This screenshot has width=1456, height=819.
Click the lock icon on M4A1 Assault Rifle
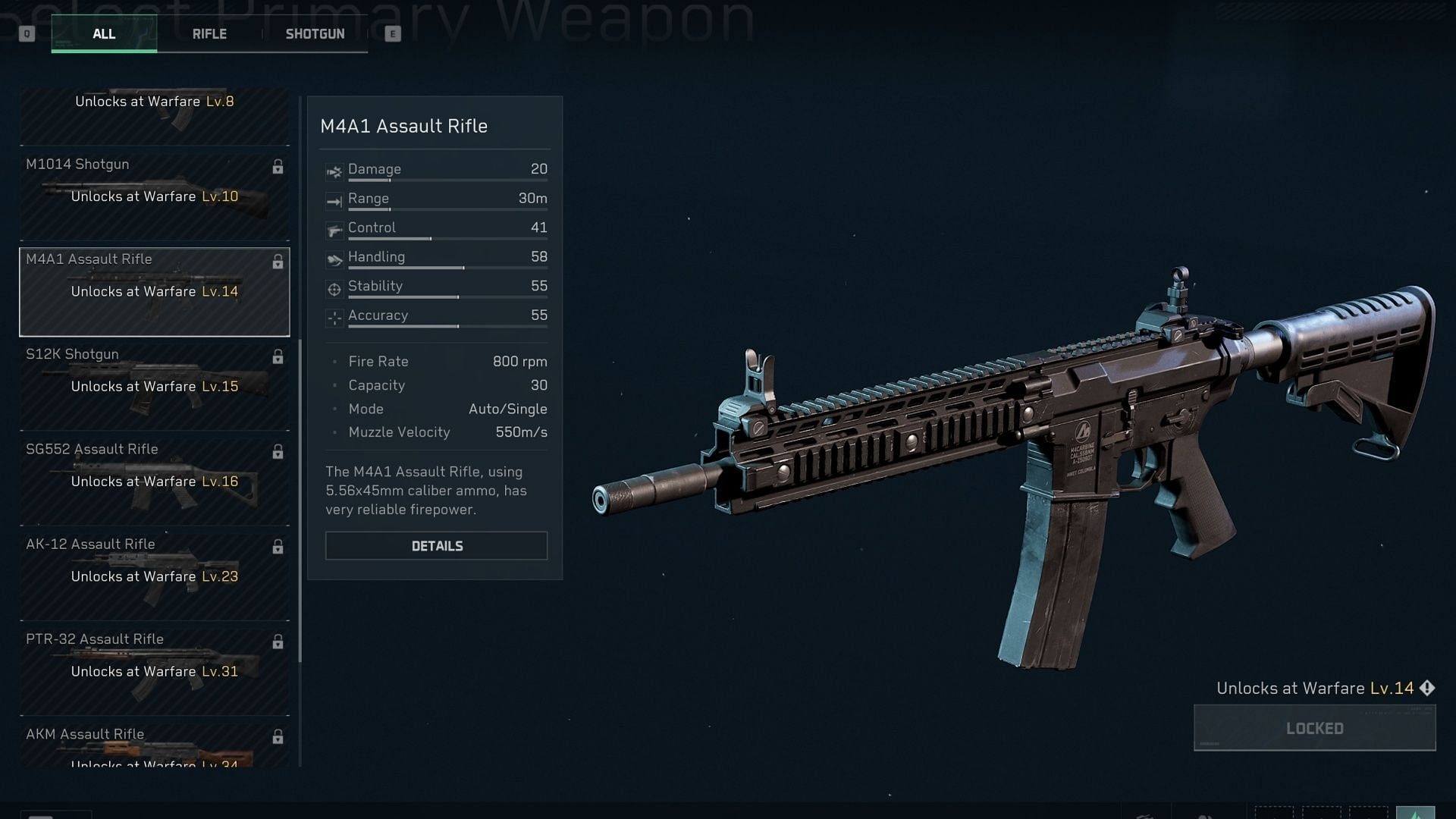278,262
